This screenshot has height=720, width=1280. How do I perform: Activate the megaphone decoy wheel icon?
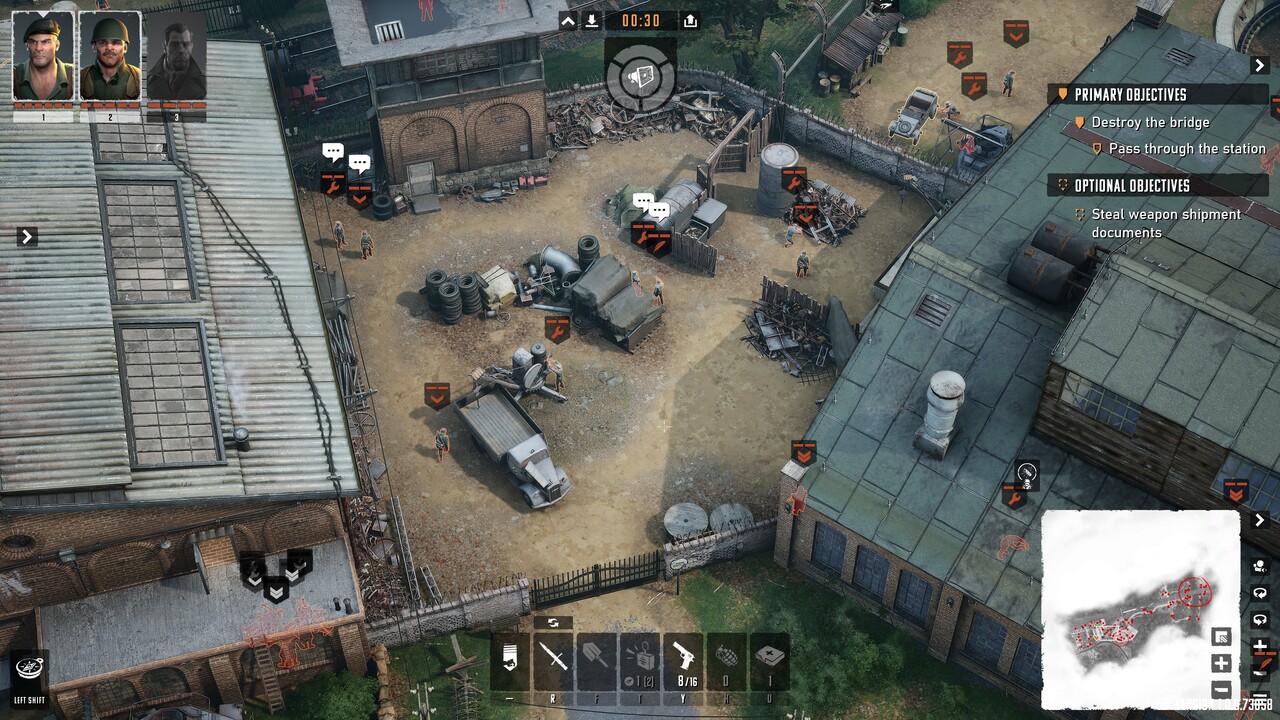640,74
